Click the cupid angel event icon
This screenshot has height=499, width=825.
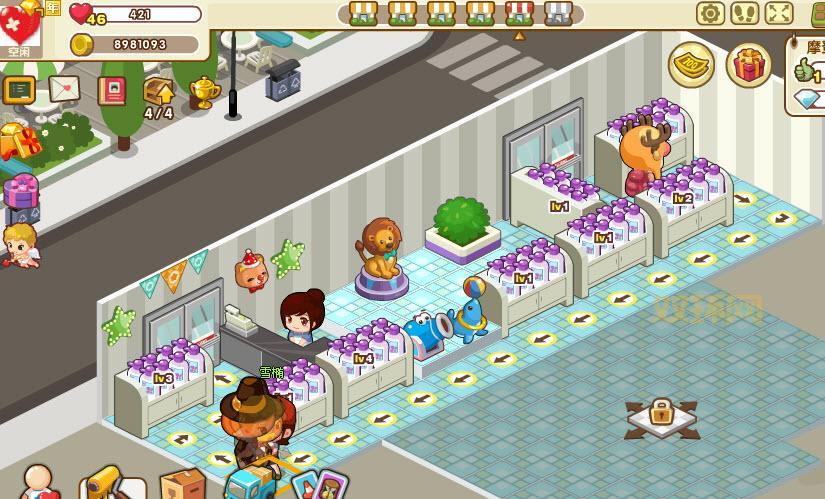pos(19,243)
